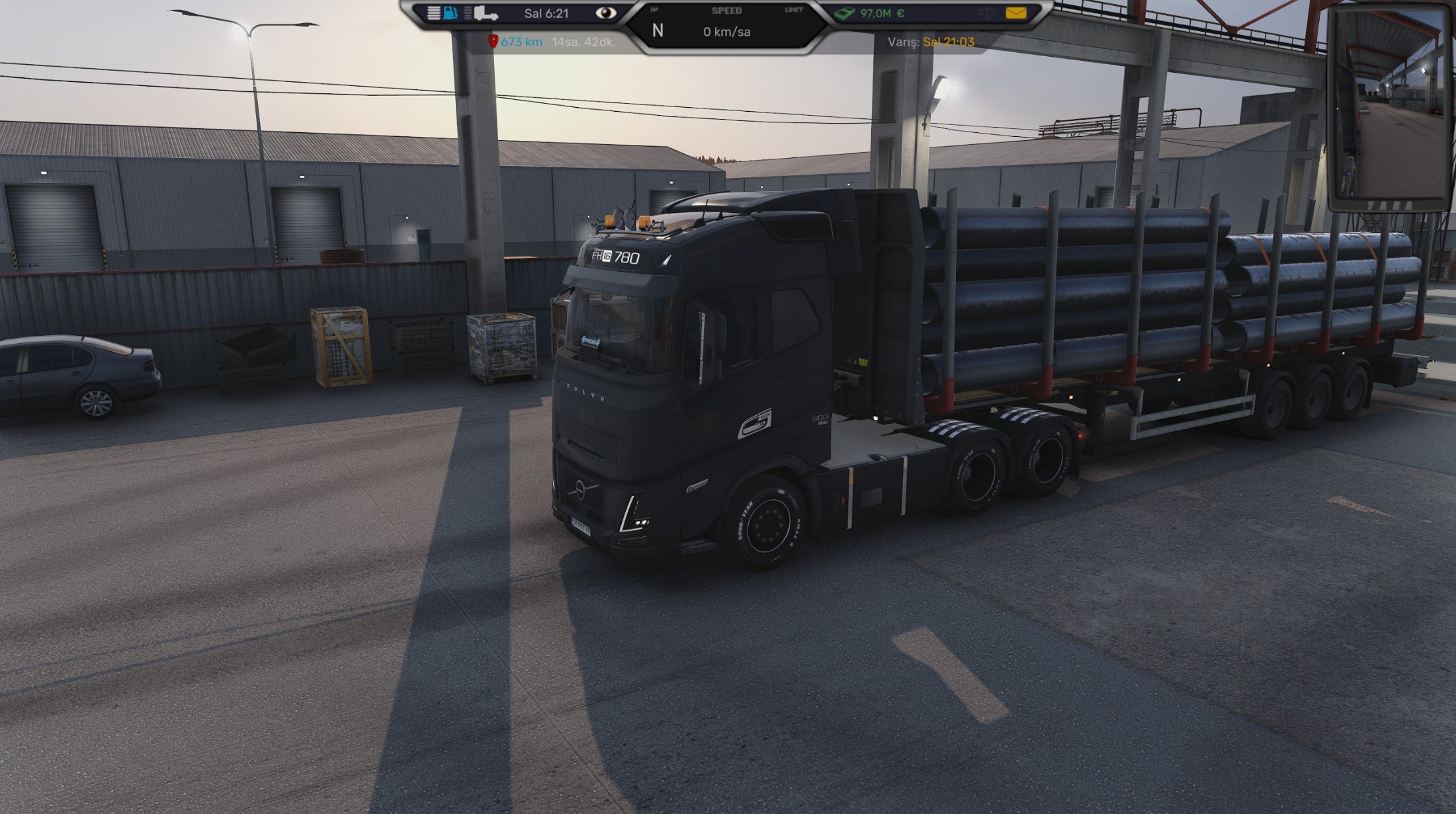Select the red destination pin marker

[x=493, y=42]
